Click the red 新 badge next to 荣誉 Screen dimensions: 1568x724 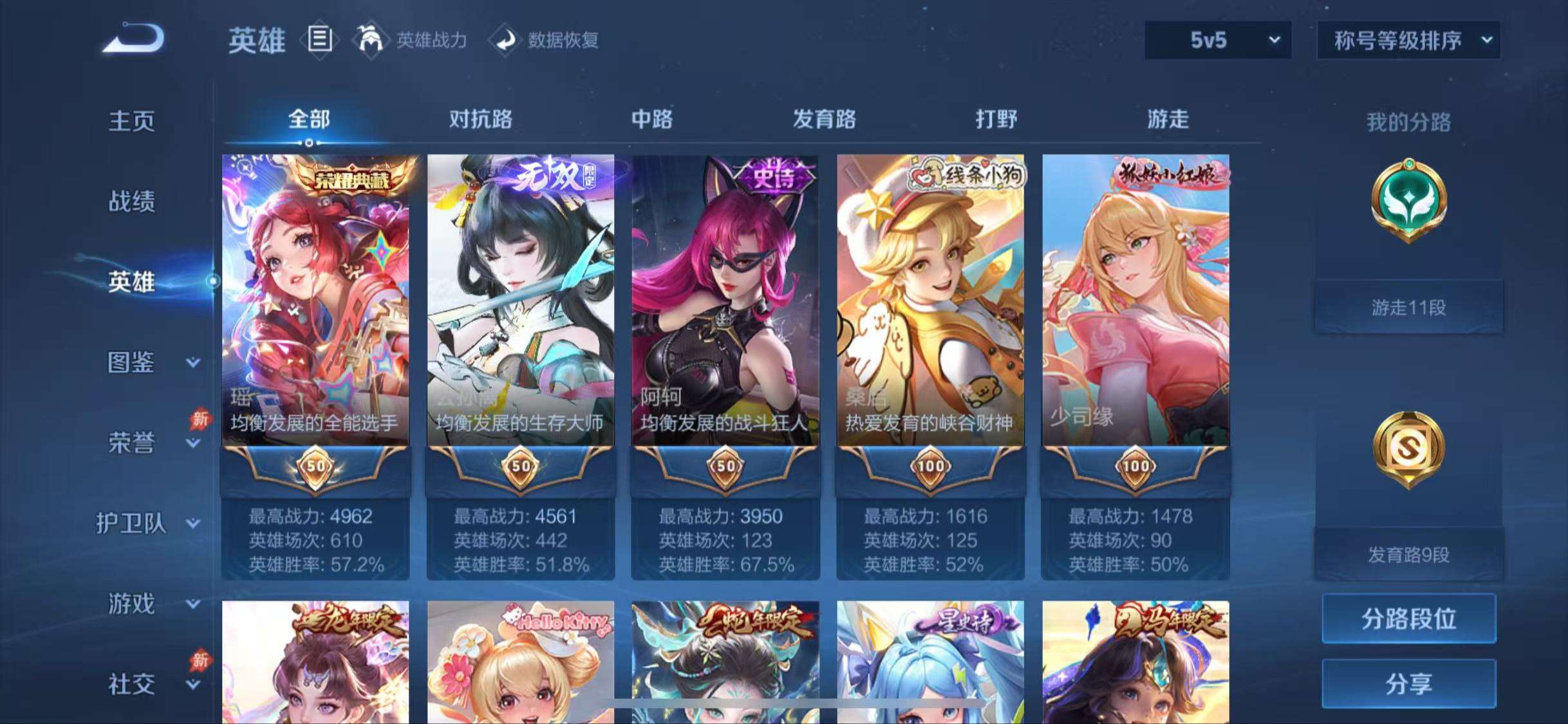(x=200, y=418)
